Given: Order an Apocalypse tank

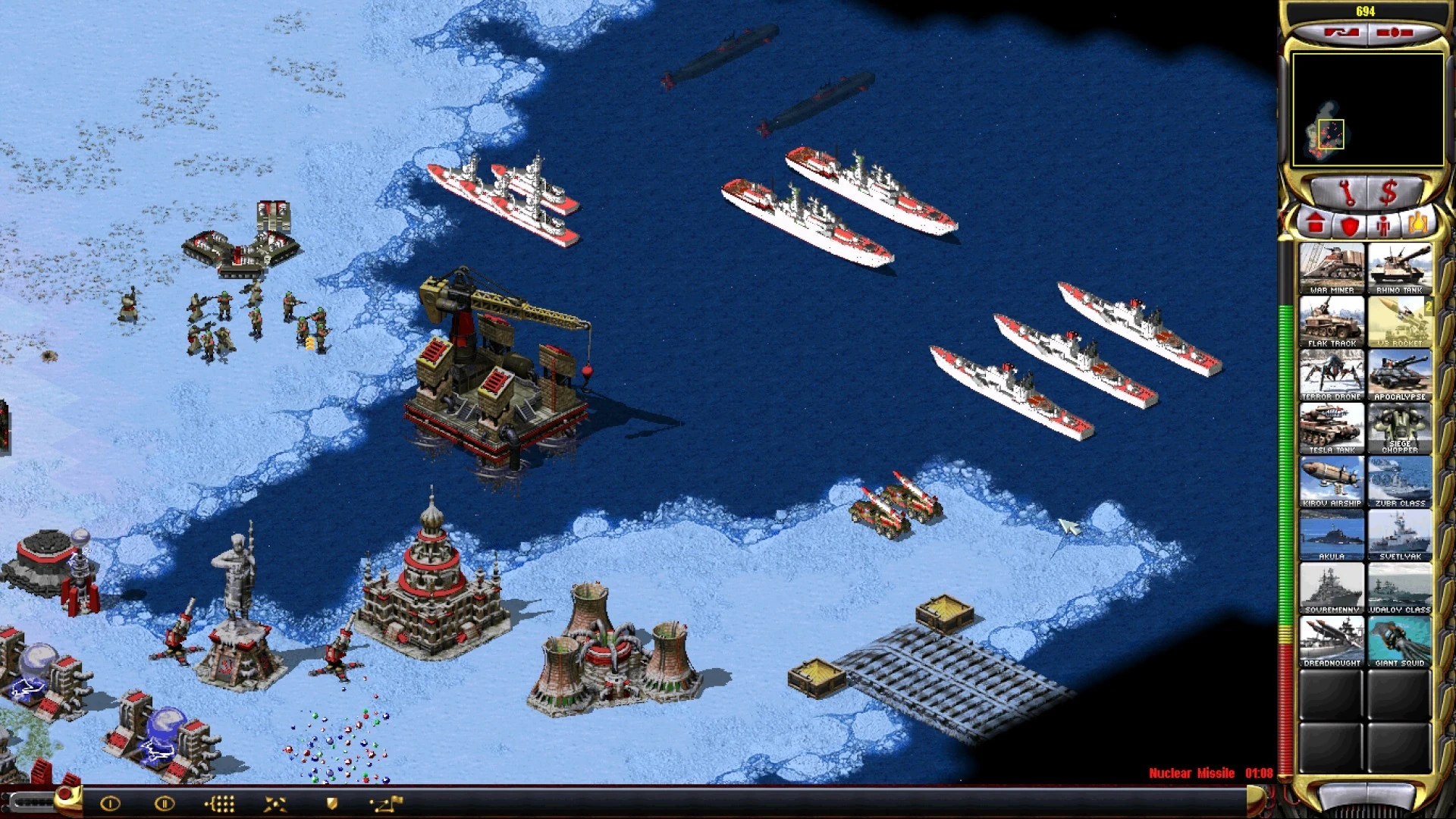Looking at the screenshot, I should tap(1399, 375).
